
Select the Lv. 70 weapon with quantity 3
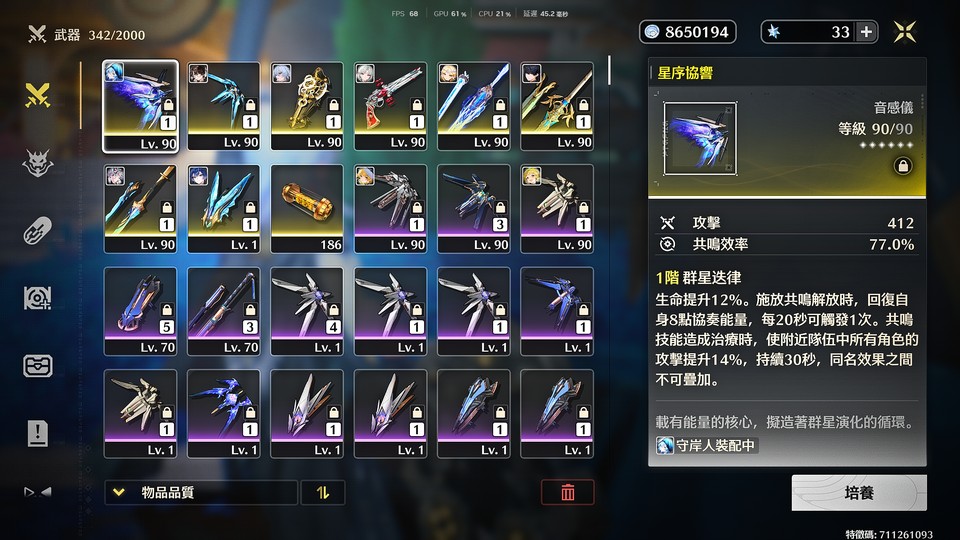224,311
